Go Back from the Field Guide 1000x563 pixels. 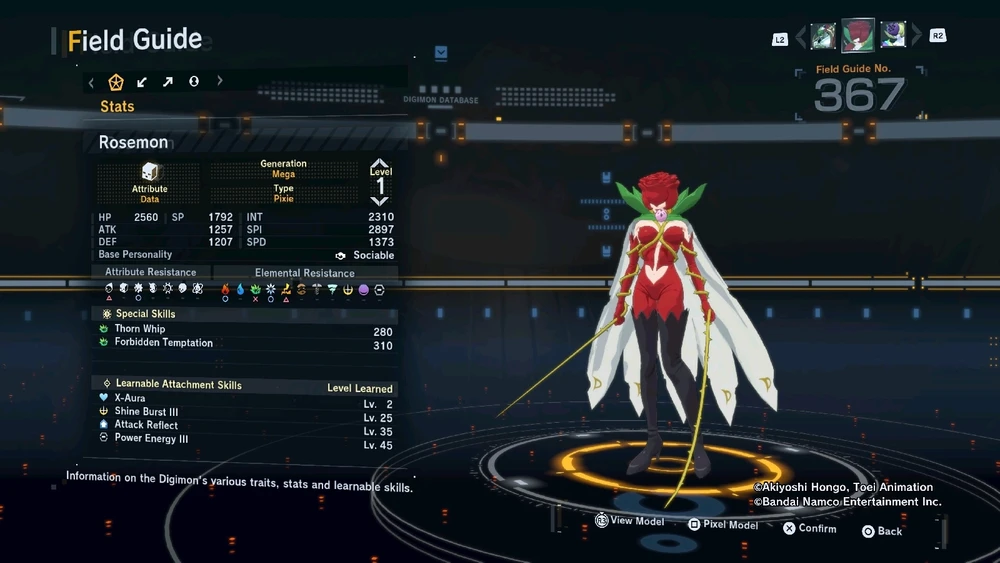tap(882, 531)
